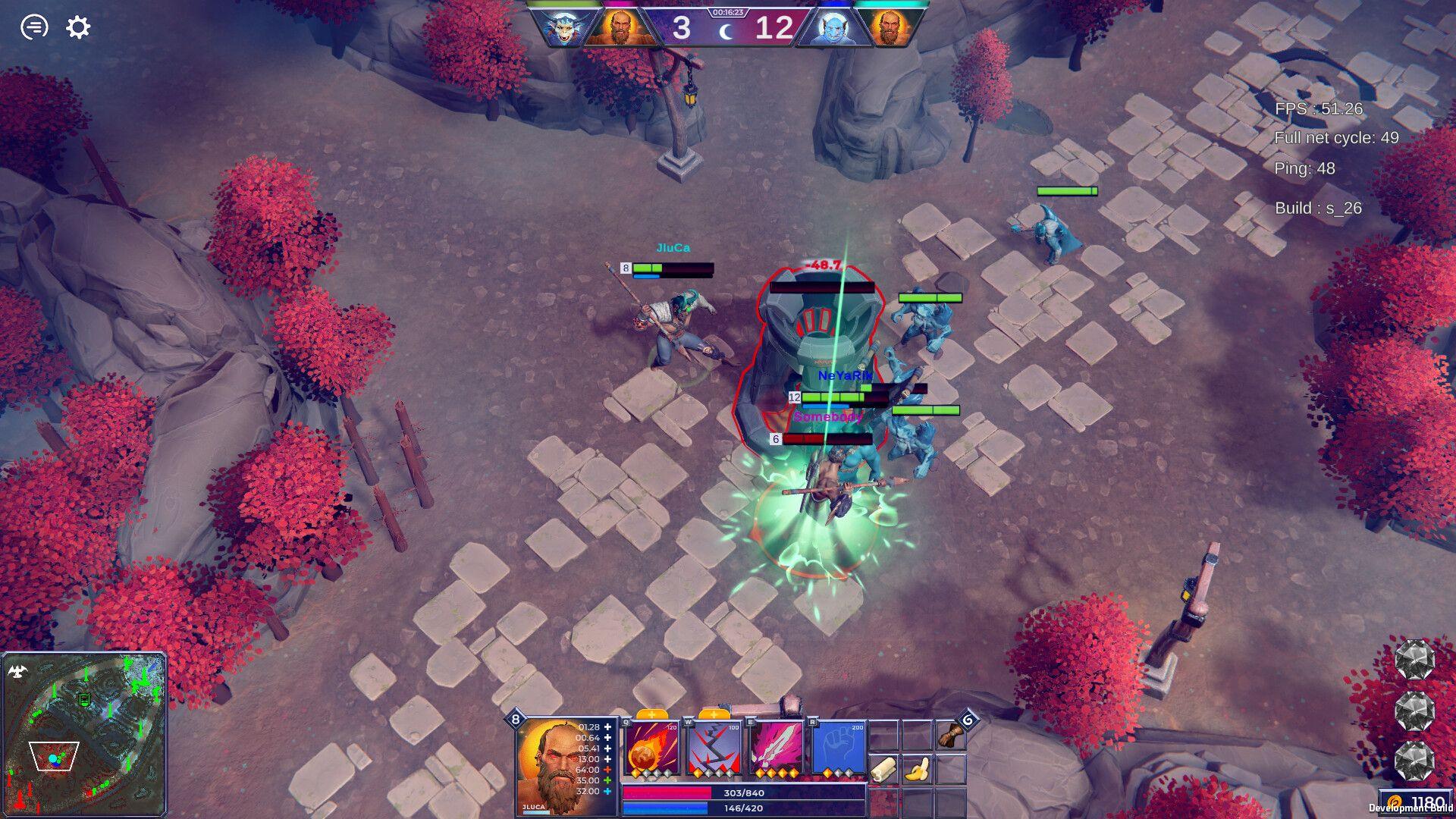1456x819 pixels.
Task: Click the white beast portrait in the top scoreboard
Action: click(565, 28)
